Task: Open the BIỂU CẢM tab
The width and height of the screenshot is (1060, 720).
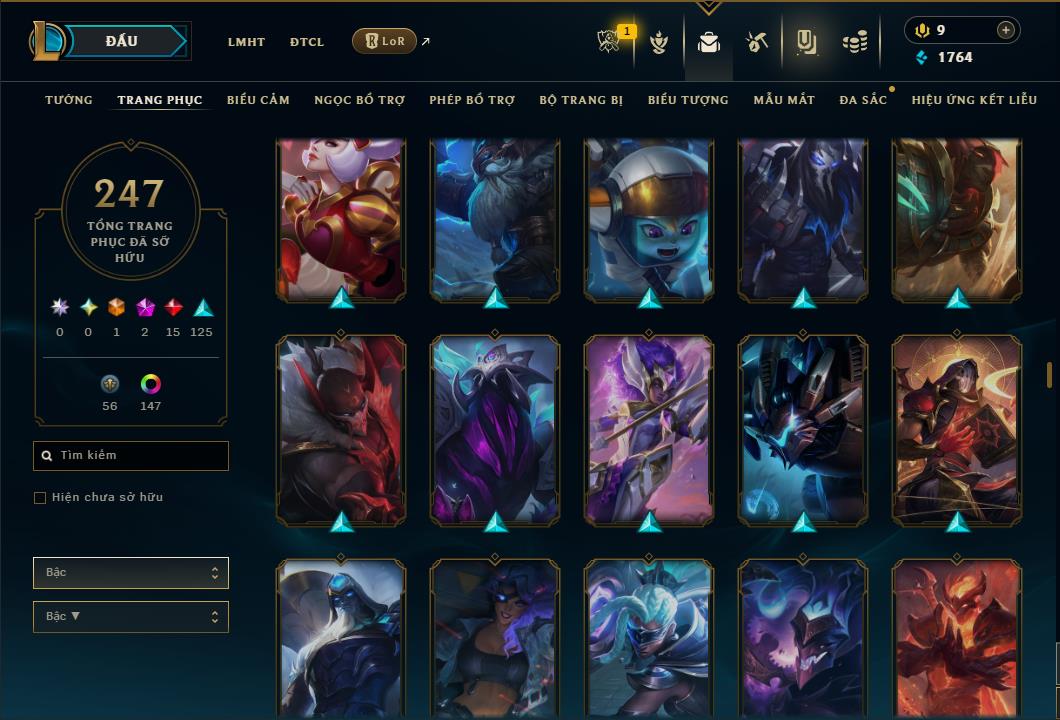Action: [258, 100]
